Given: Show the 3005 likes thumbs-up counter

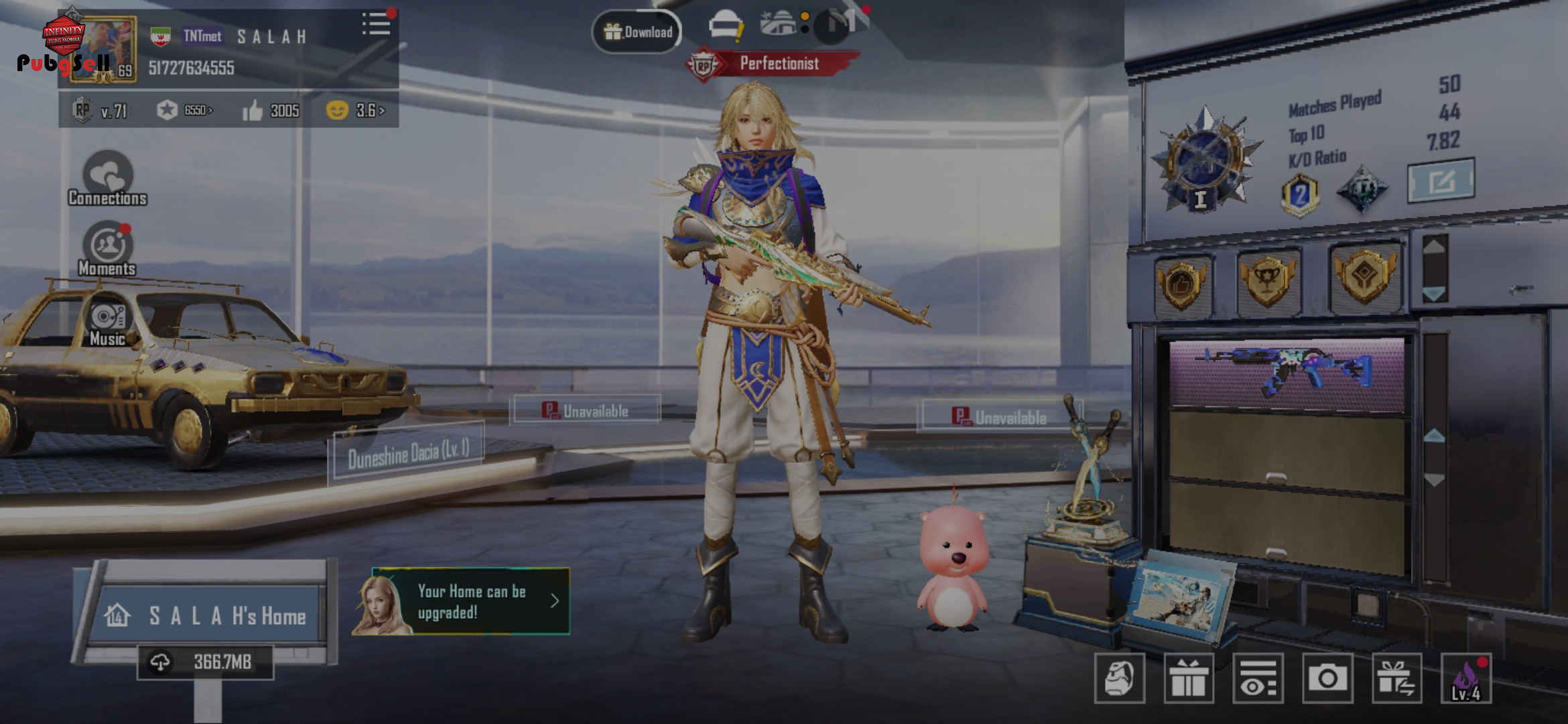Looking at the screenshot, I should [271, 111].
